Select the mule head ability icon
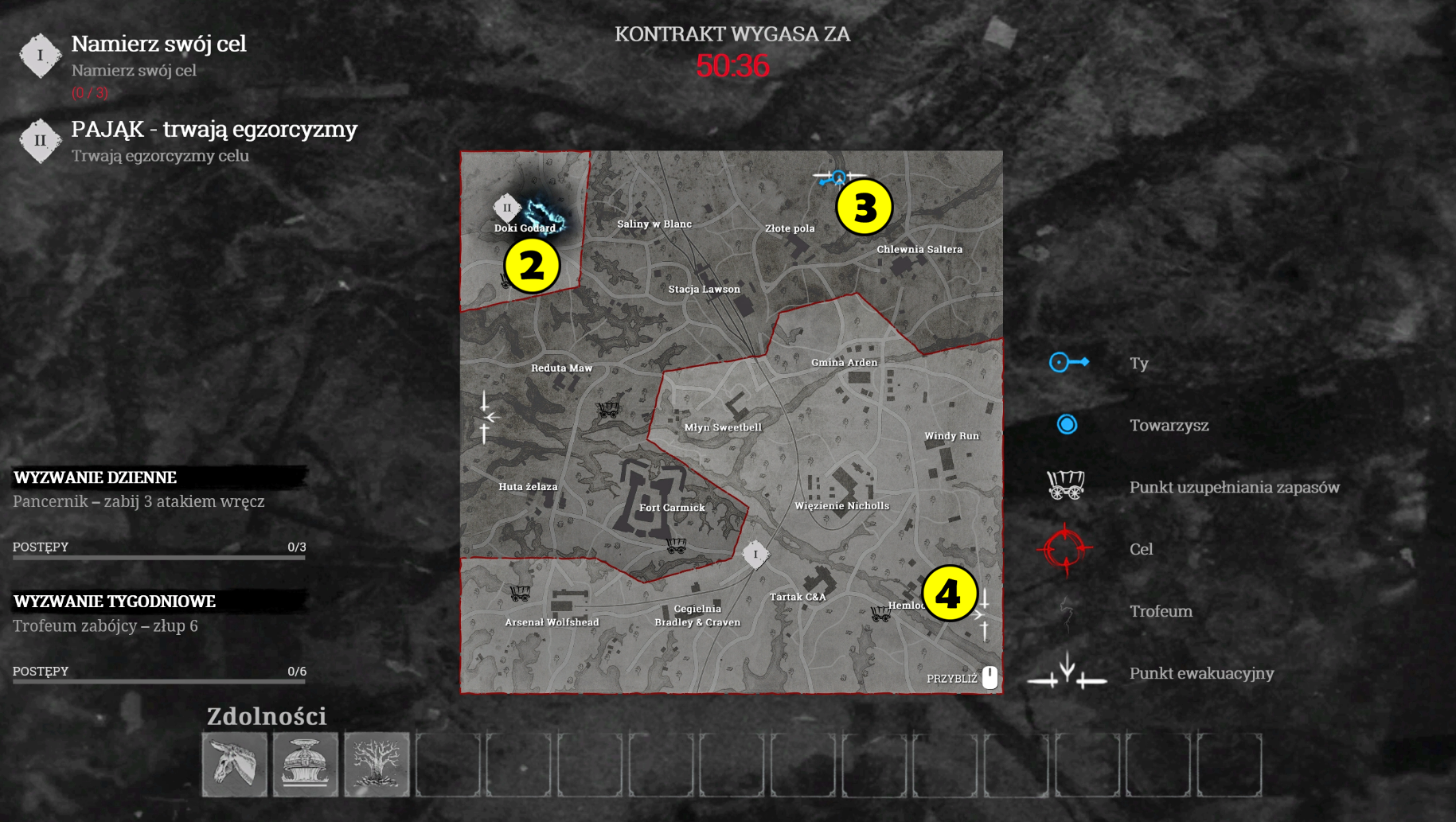 234,764
